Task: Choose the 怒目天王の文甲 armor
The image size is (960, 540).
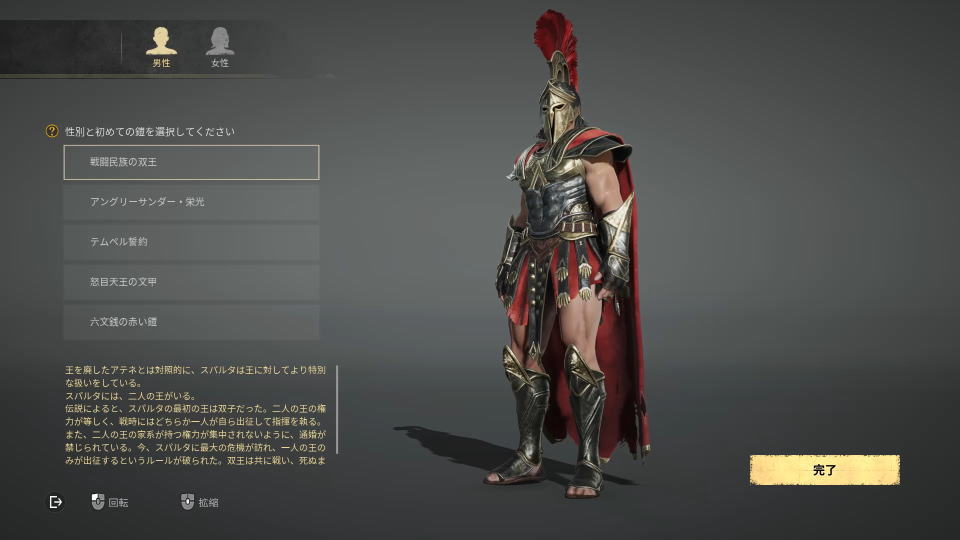Action: (191, 282)
